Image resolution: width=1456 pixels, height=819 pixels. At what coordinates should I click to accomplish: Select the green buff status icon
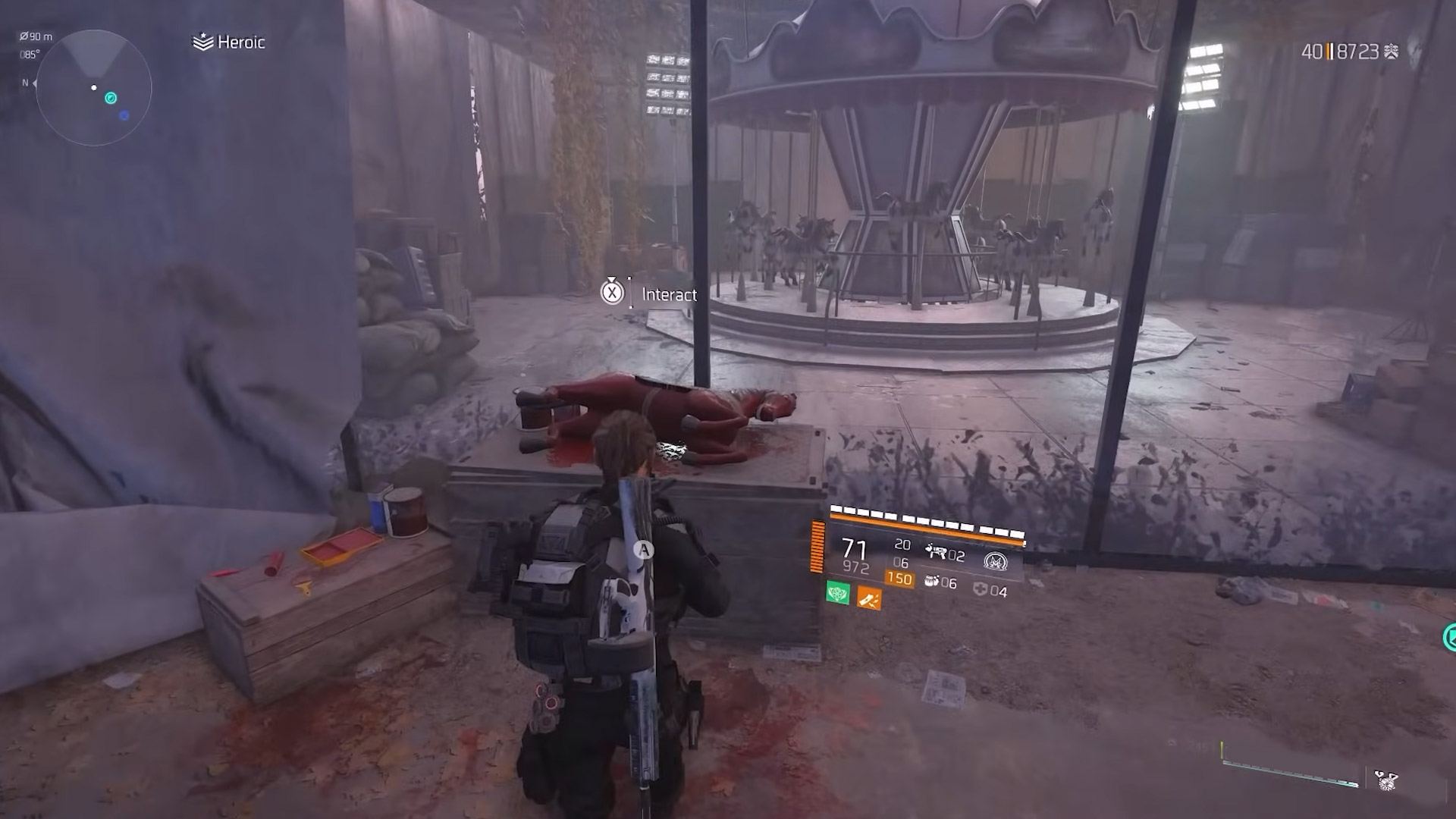[837, 593]
